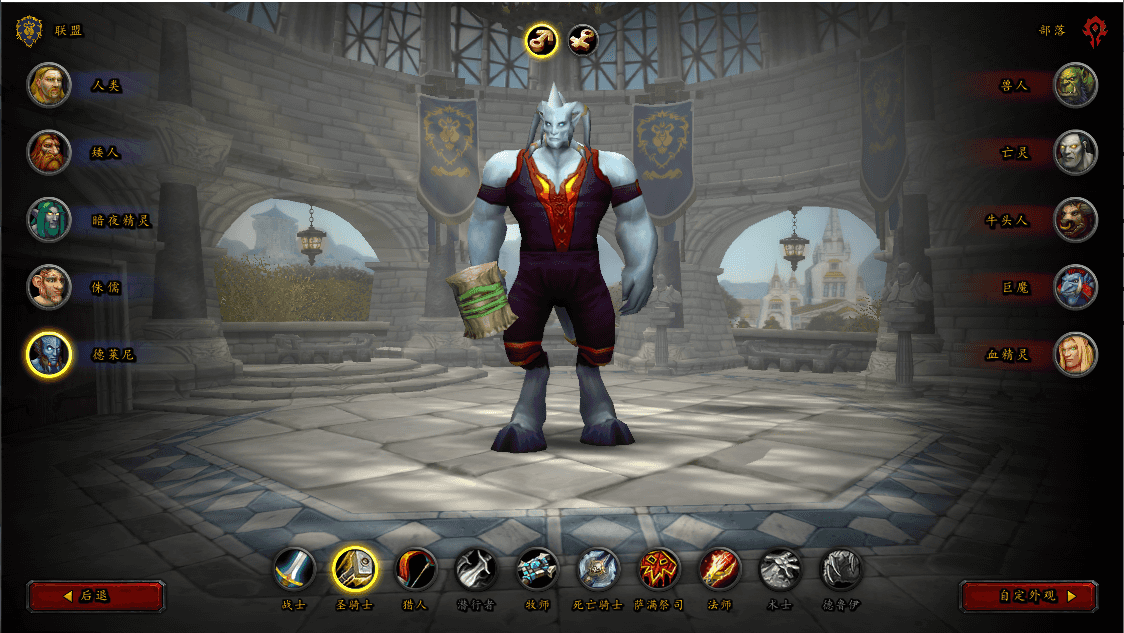Viewport: 1124px width, 633px height.
Task: Pick the Rogue (潜行者) class icon
Action: point(476,569)
